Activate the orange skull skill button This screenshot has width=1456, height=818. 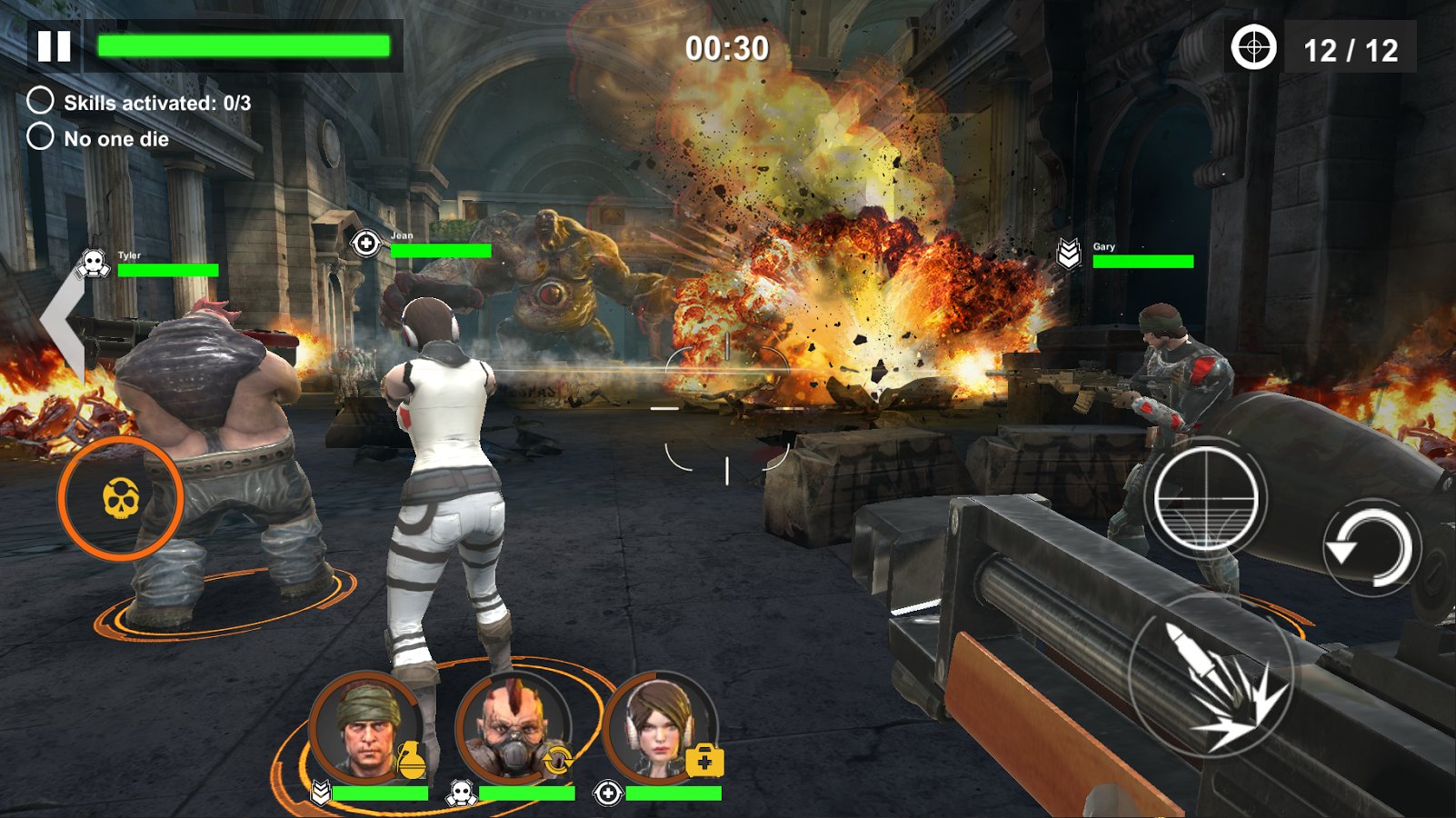pos(121,498)
